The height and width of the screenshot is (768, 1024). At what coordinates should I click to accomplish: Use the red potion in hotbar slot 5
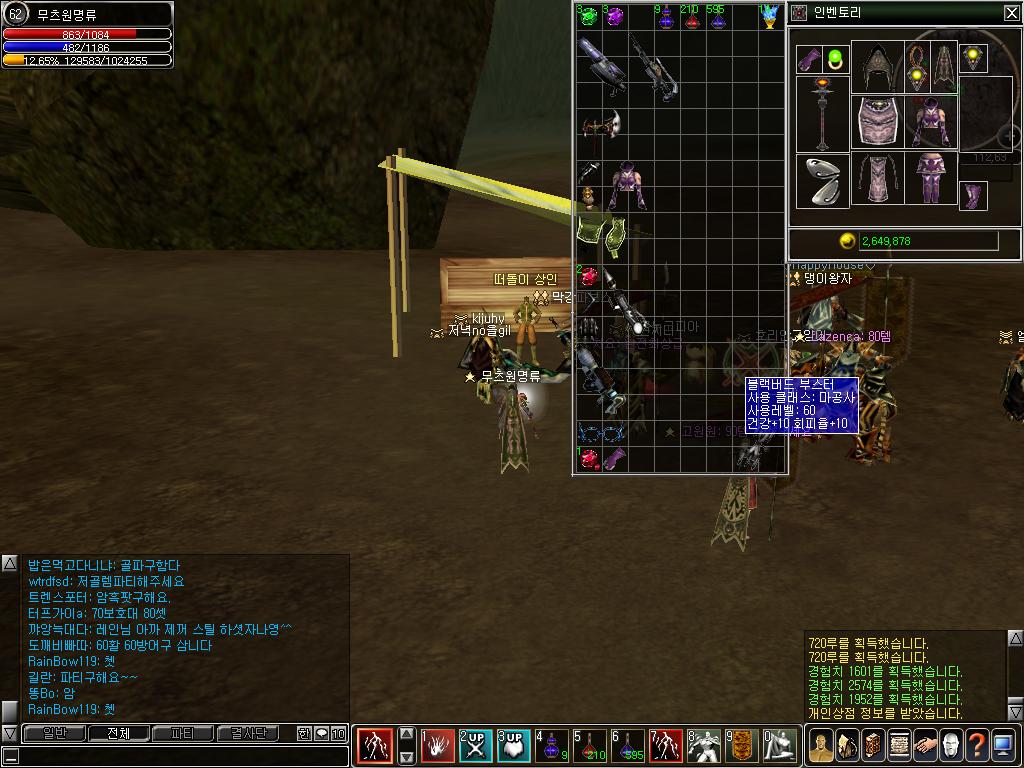[x=590, y=745]
